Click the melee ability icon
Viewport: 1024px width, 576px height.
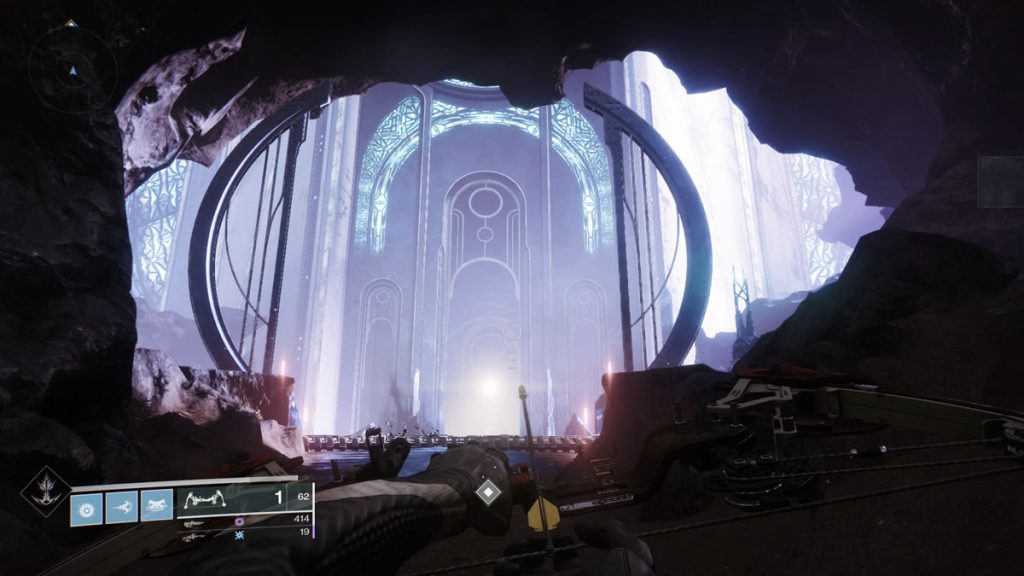[x=121, y=507]
